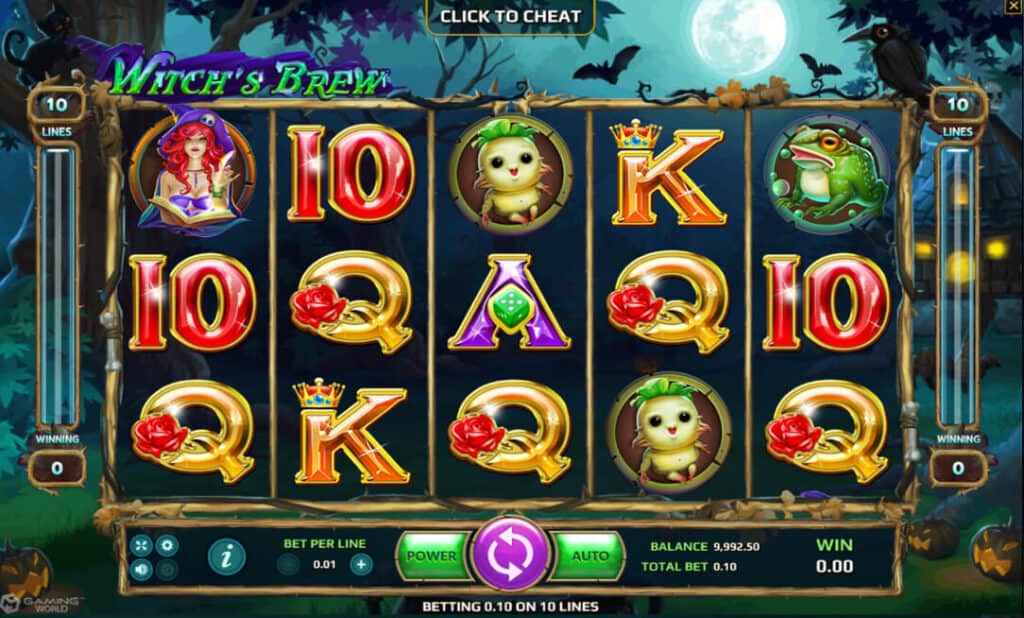Click the purple spin button
The width and height of the screenshot is (1024, 618).
click(511, 556)
